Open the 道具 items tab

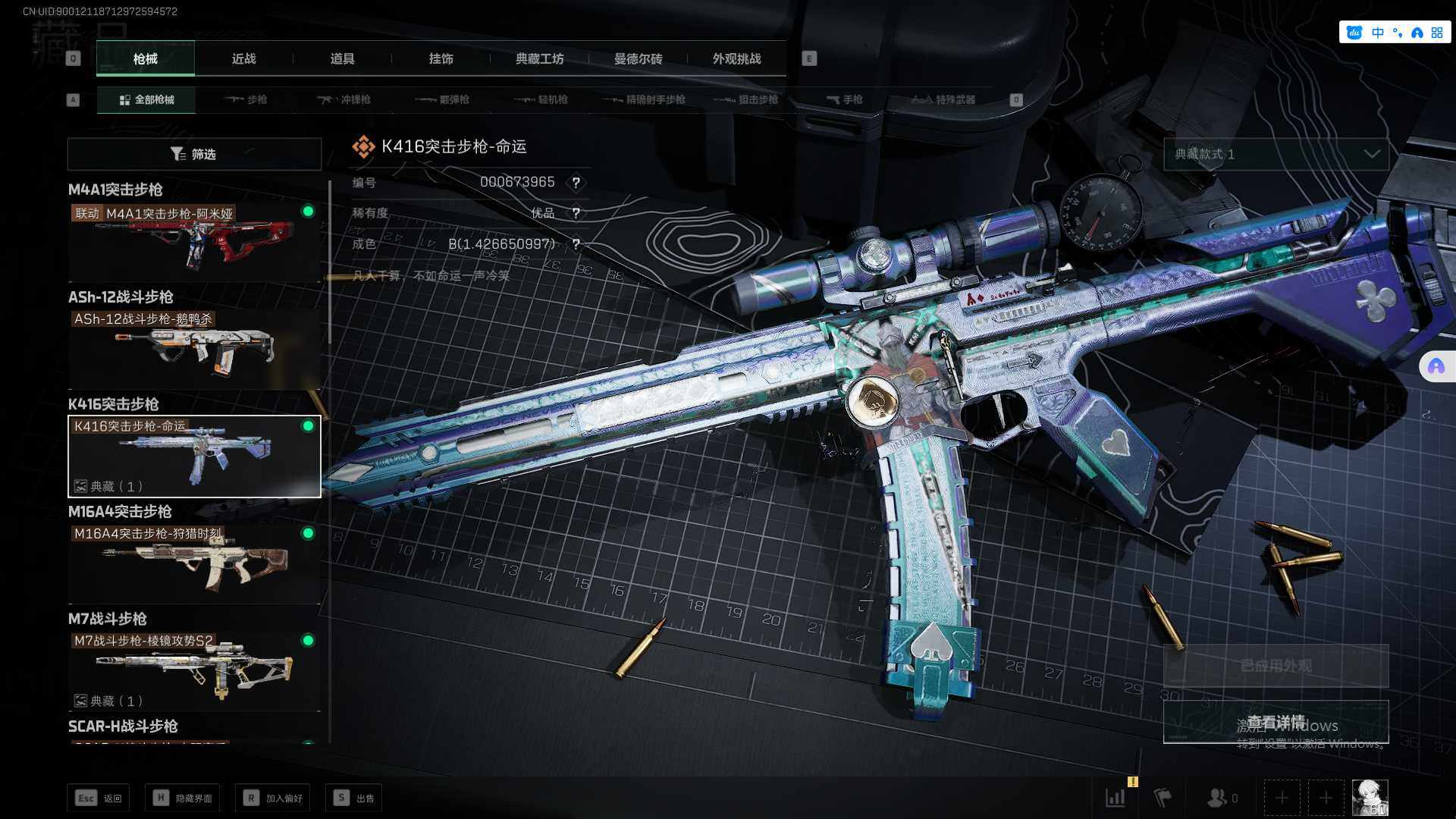[x=342, y=58]
